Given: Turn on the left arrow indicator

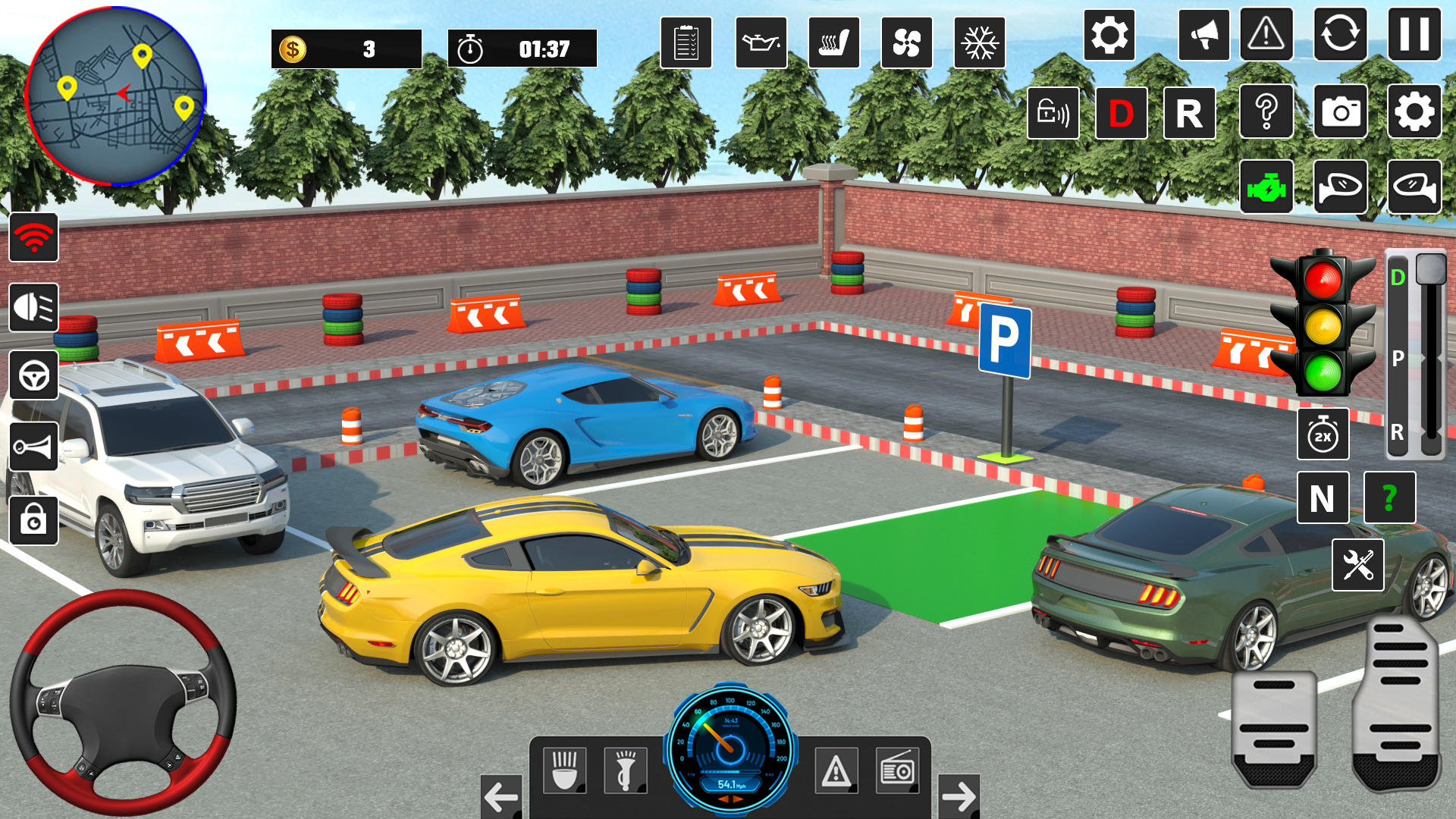Looking at the screenshot, I should pyautogui.click(x=501, y=796).
